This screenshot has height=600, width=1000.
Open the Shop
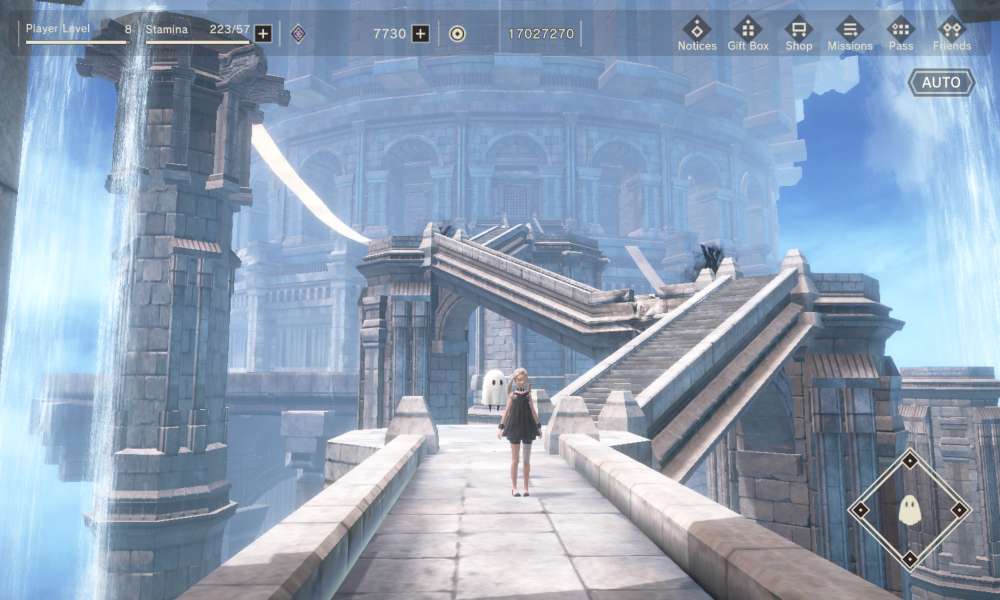799,32
